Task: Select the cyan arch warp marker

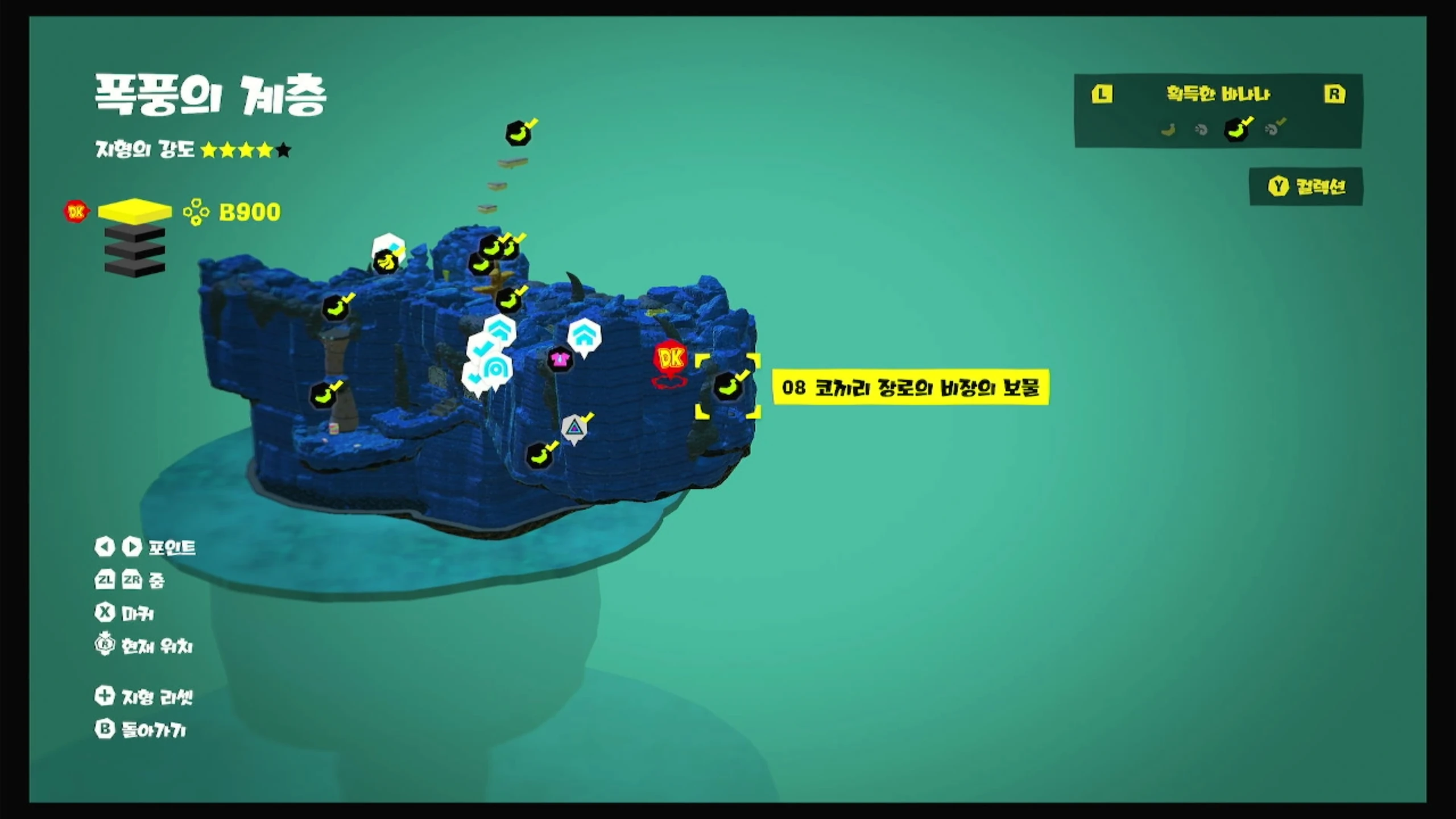Action: tap(496, 370)
